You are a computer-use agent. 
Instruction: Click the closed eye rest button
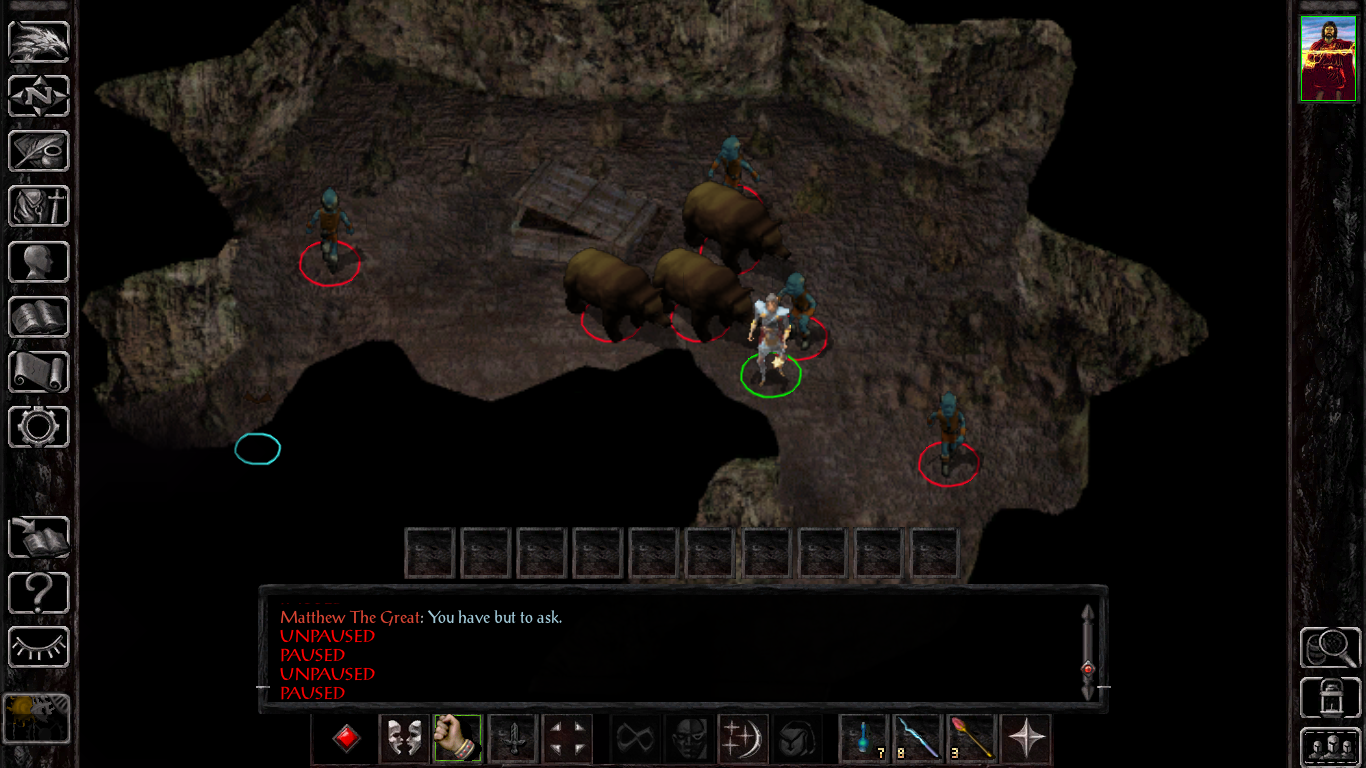(39, 647)
